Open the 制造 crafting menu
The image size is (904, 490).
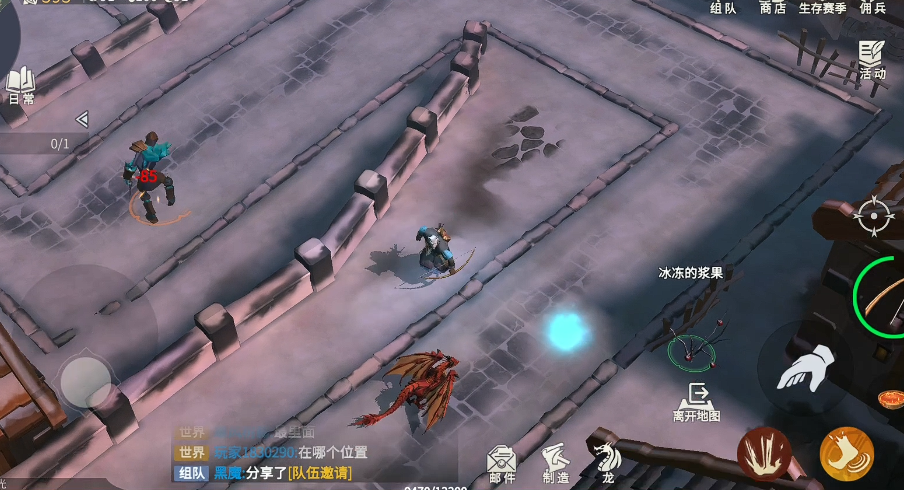tap(556, 464)
